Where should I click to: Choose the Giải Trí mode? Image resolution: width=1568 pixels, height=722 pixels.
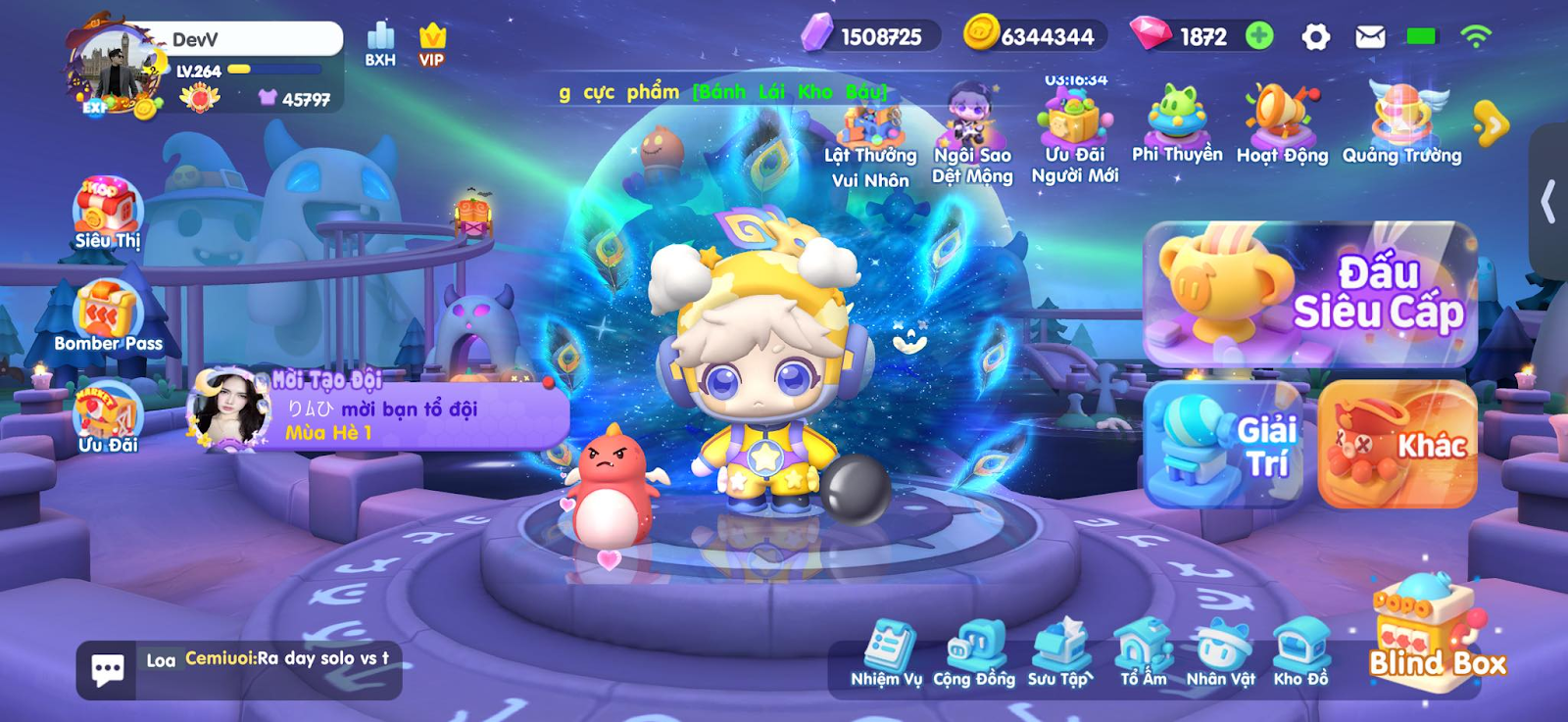1223,444
